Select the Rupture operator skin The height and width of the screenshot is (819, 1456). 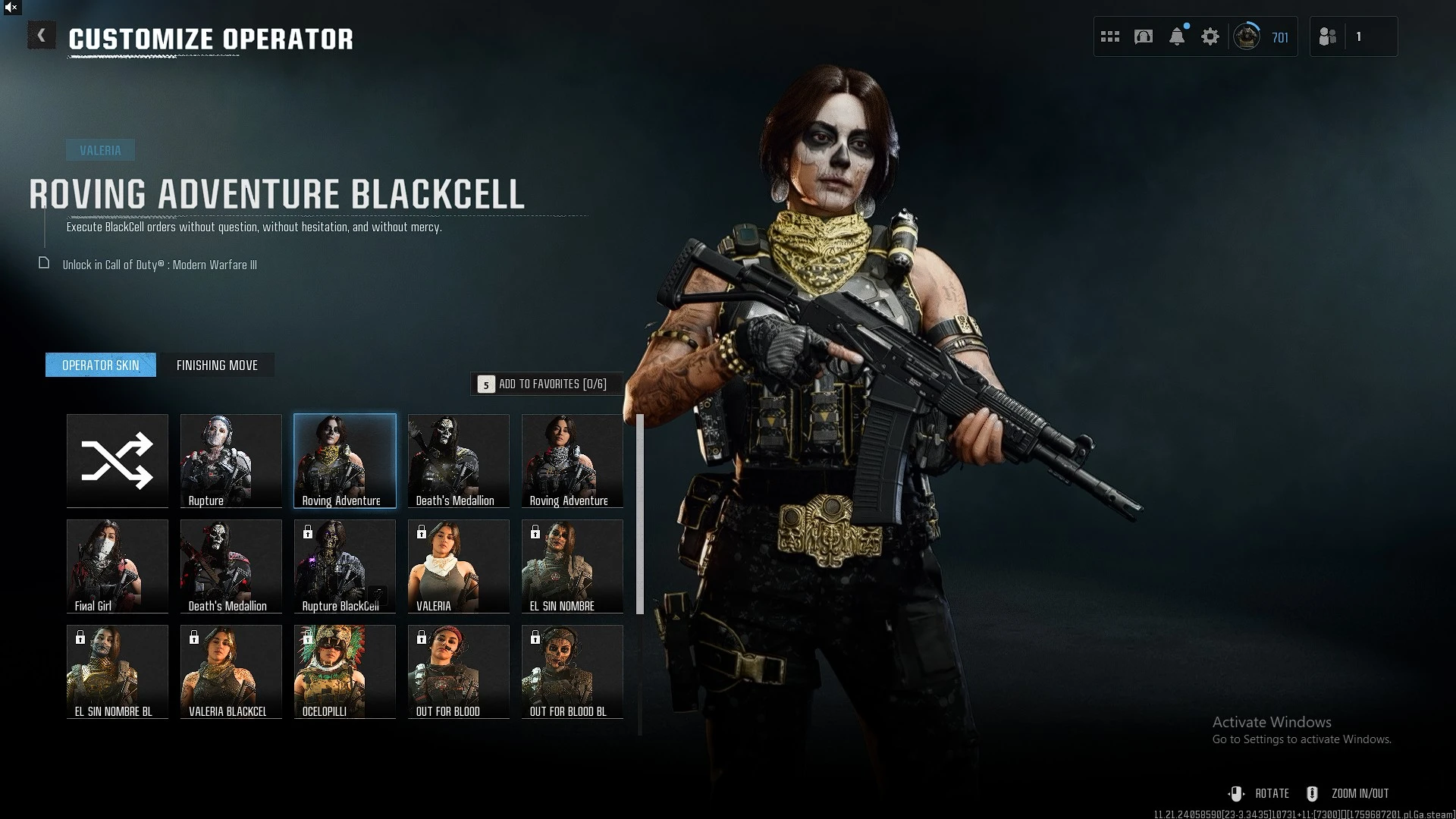(x=231, y=460)
